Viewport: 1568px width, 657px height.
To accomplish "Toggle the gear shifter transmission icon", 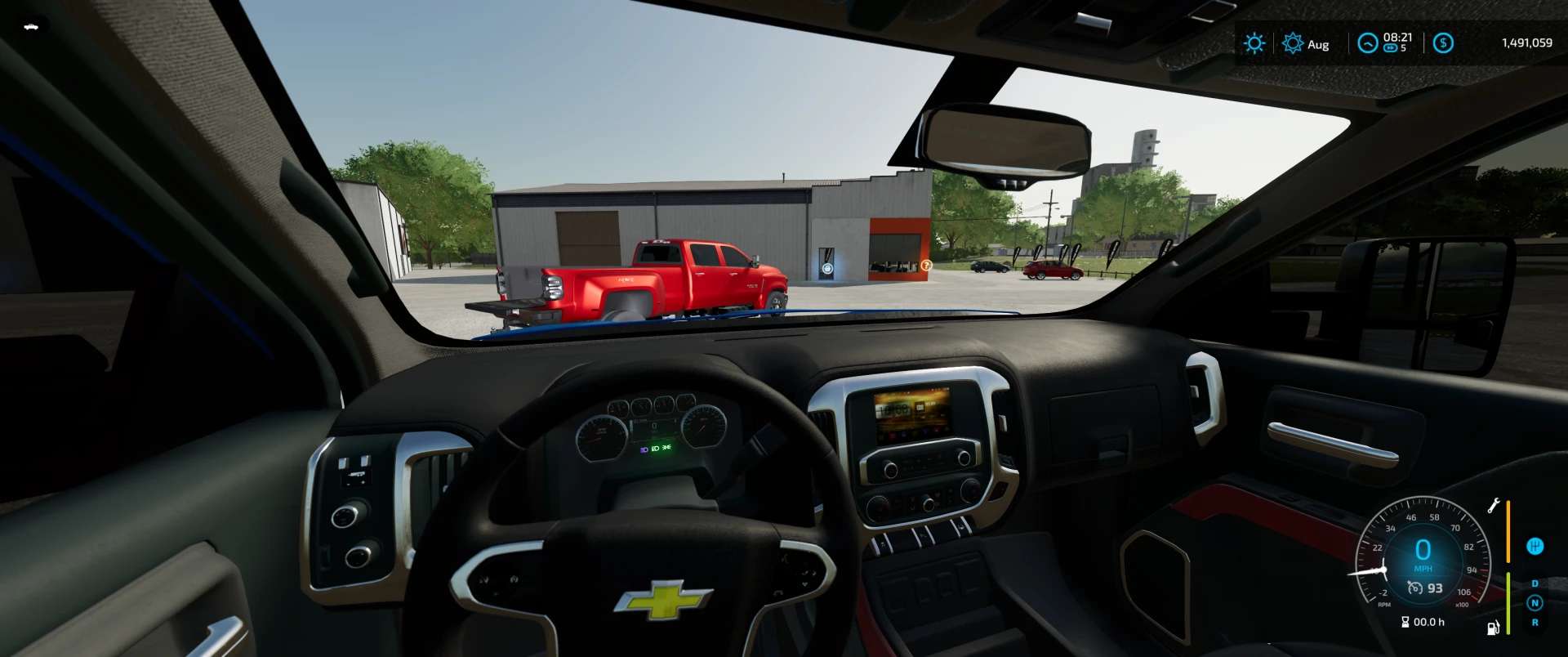I will tap(1535, 547).
